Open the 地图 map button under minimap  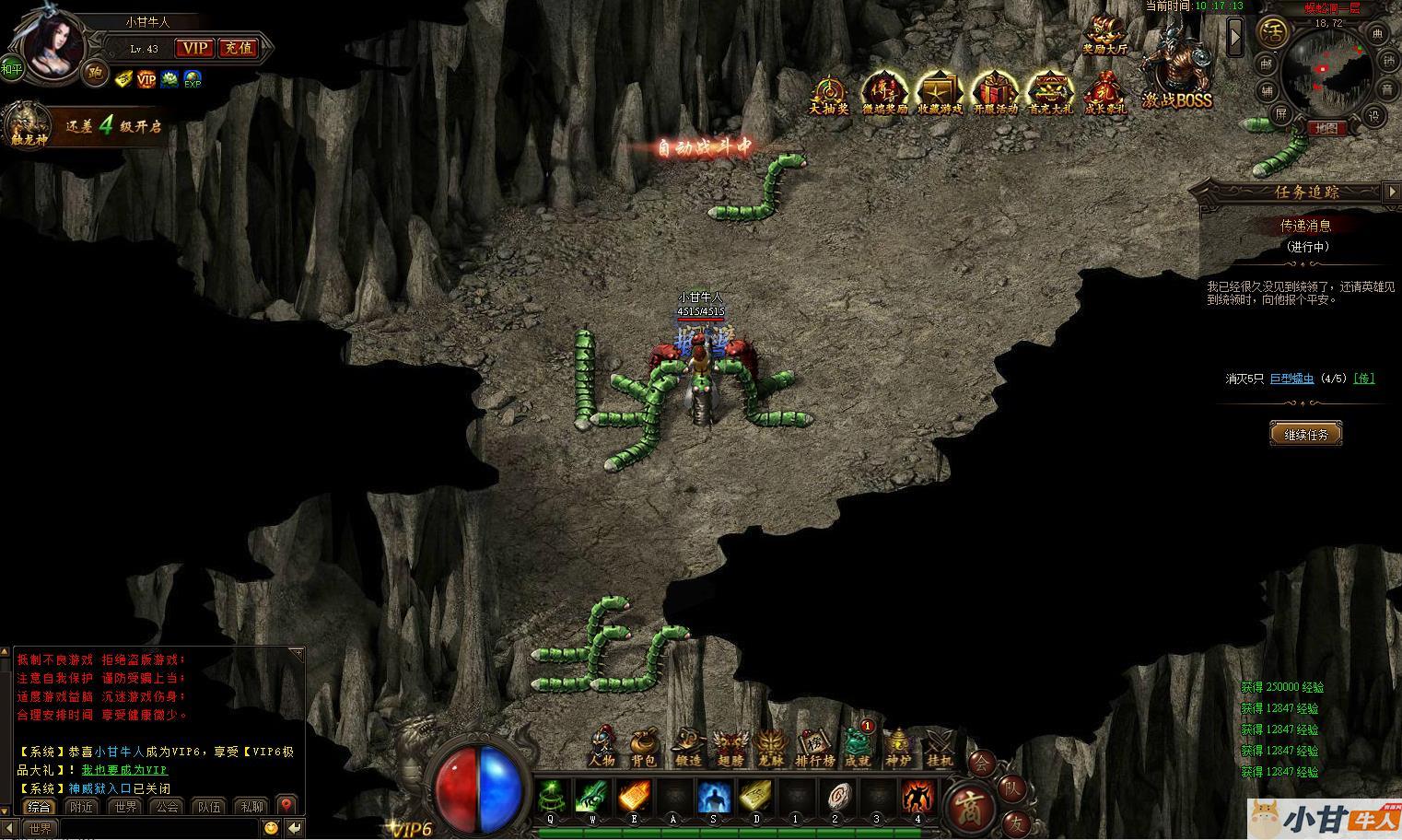click(1326, 128)
